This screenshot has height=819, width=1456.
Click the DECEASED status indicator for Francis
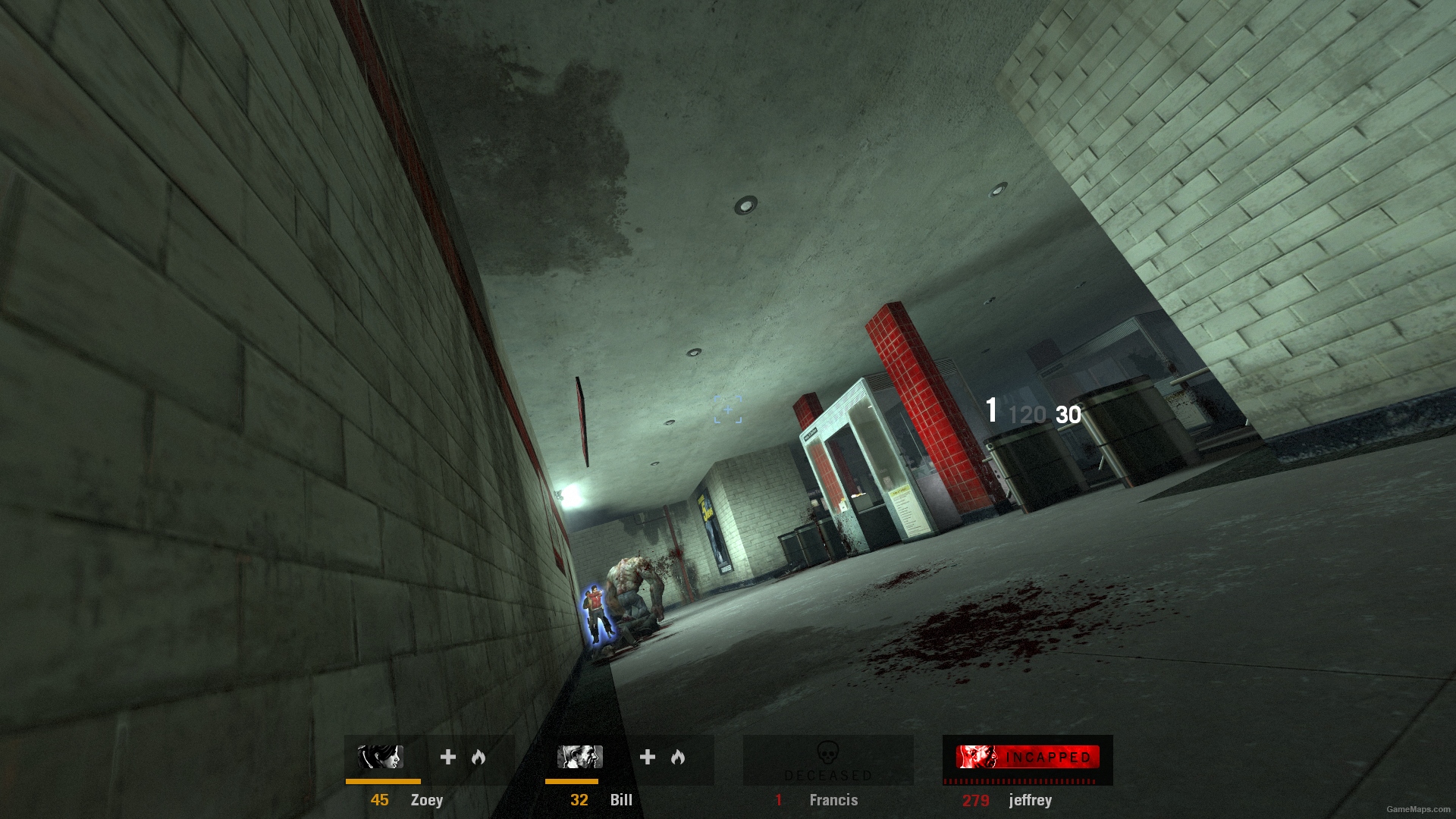click(828, 774)
